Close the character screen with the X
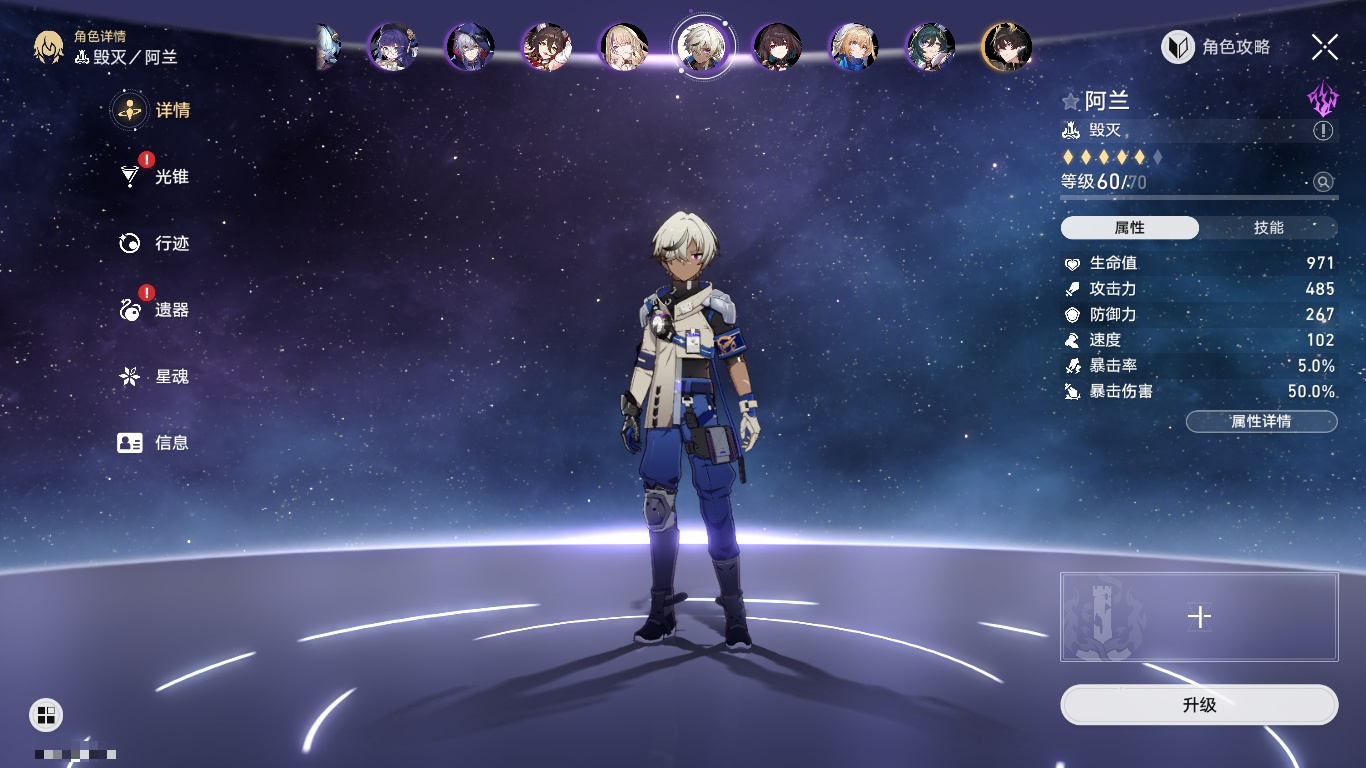 [1324, 47]
